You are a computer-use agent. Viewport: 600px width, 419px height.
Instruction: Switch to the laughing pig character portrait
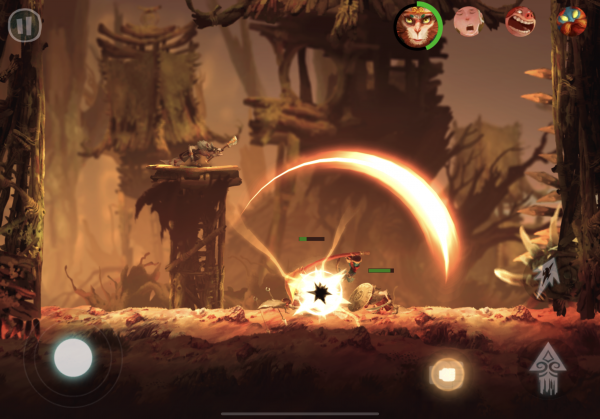click(x=519, y=21)
